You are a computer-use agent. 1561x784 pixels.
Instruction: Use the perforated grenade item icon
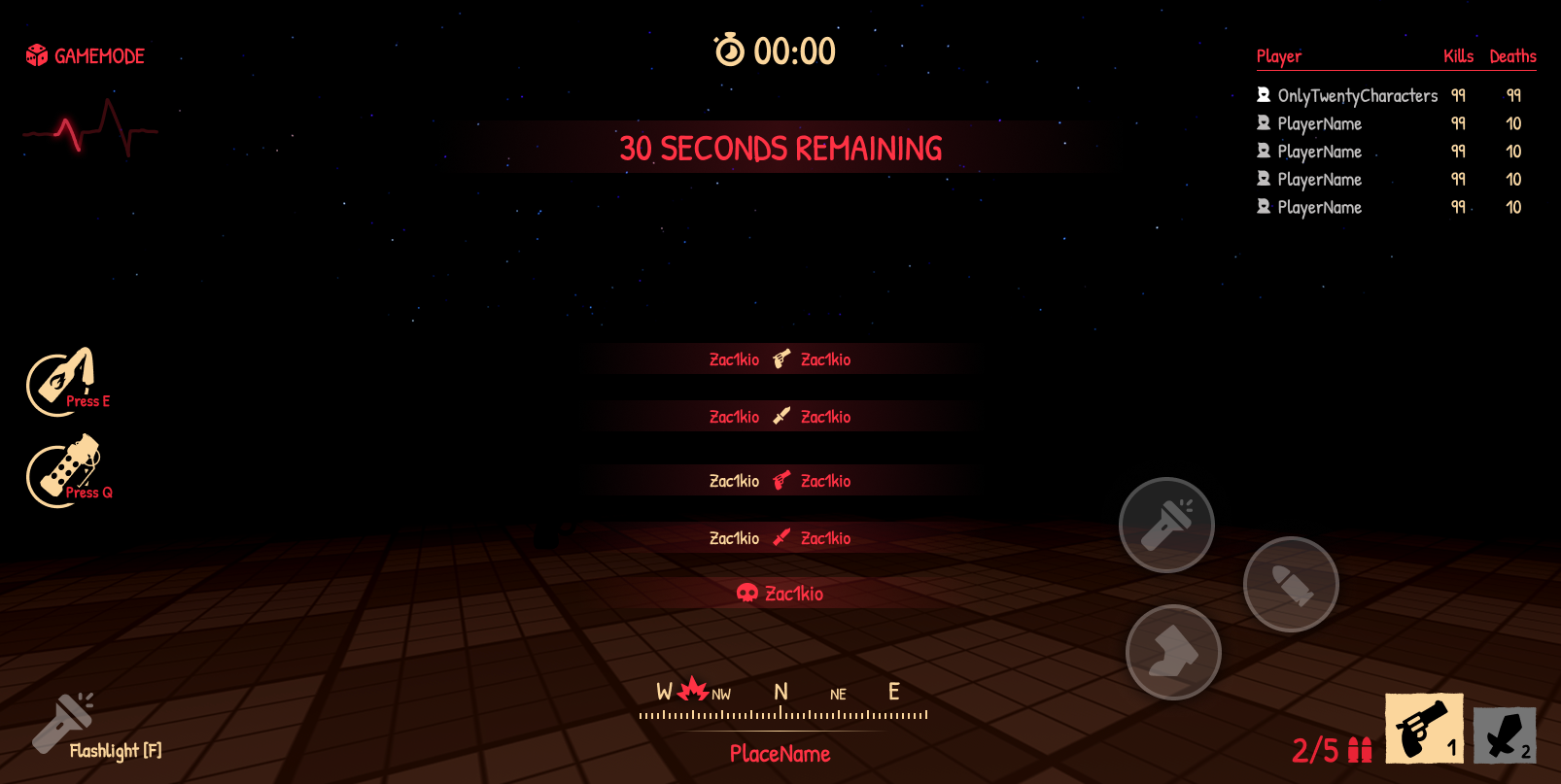(x=65, y=471)
